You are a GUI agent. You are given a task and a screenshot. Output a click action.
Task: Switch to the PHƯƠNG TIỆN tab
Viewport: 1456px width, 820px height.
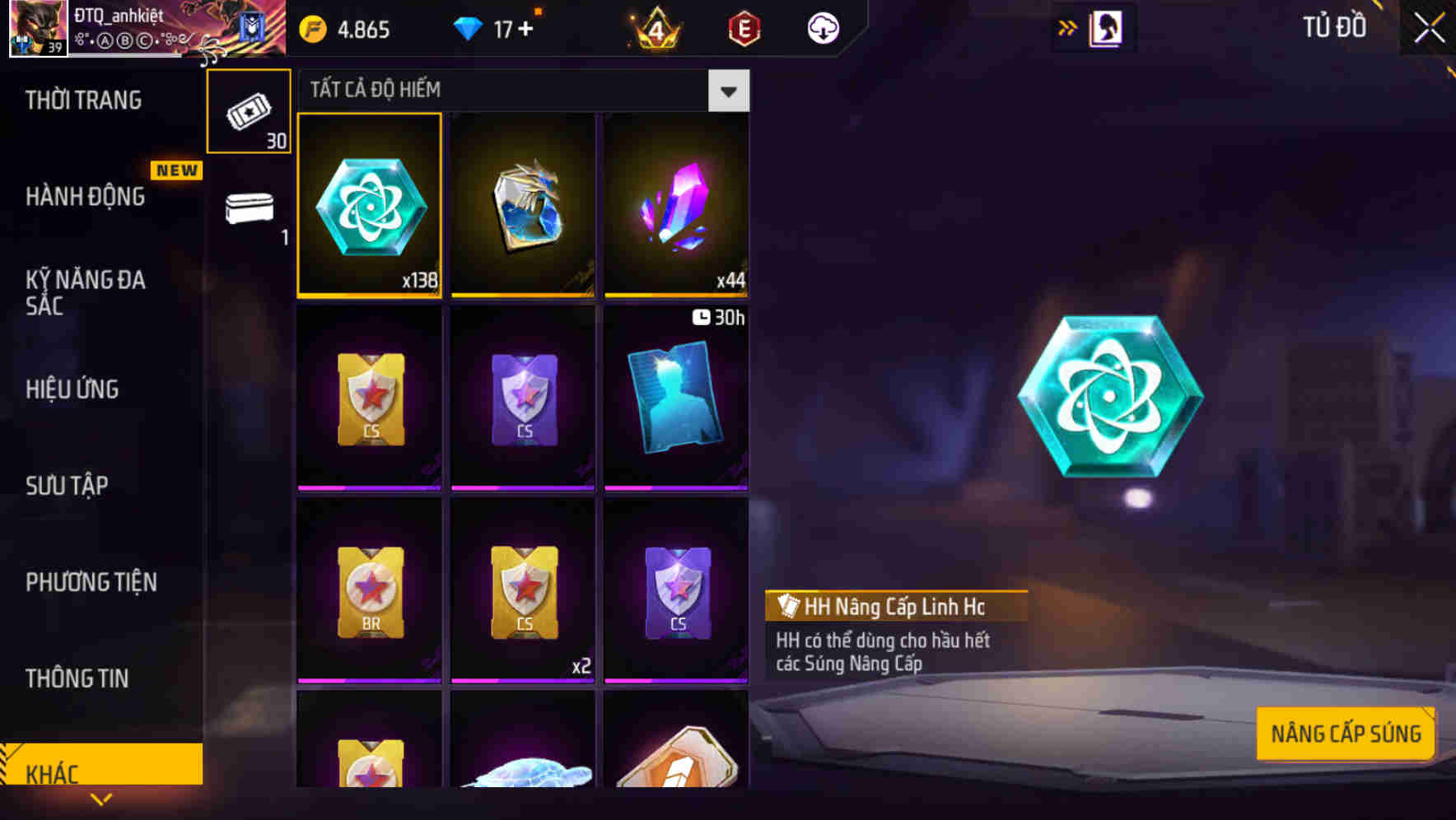point(91,582)
